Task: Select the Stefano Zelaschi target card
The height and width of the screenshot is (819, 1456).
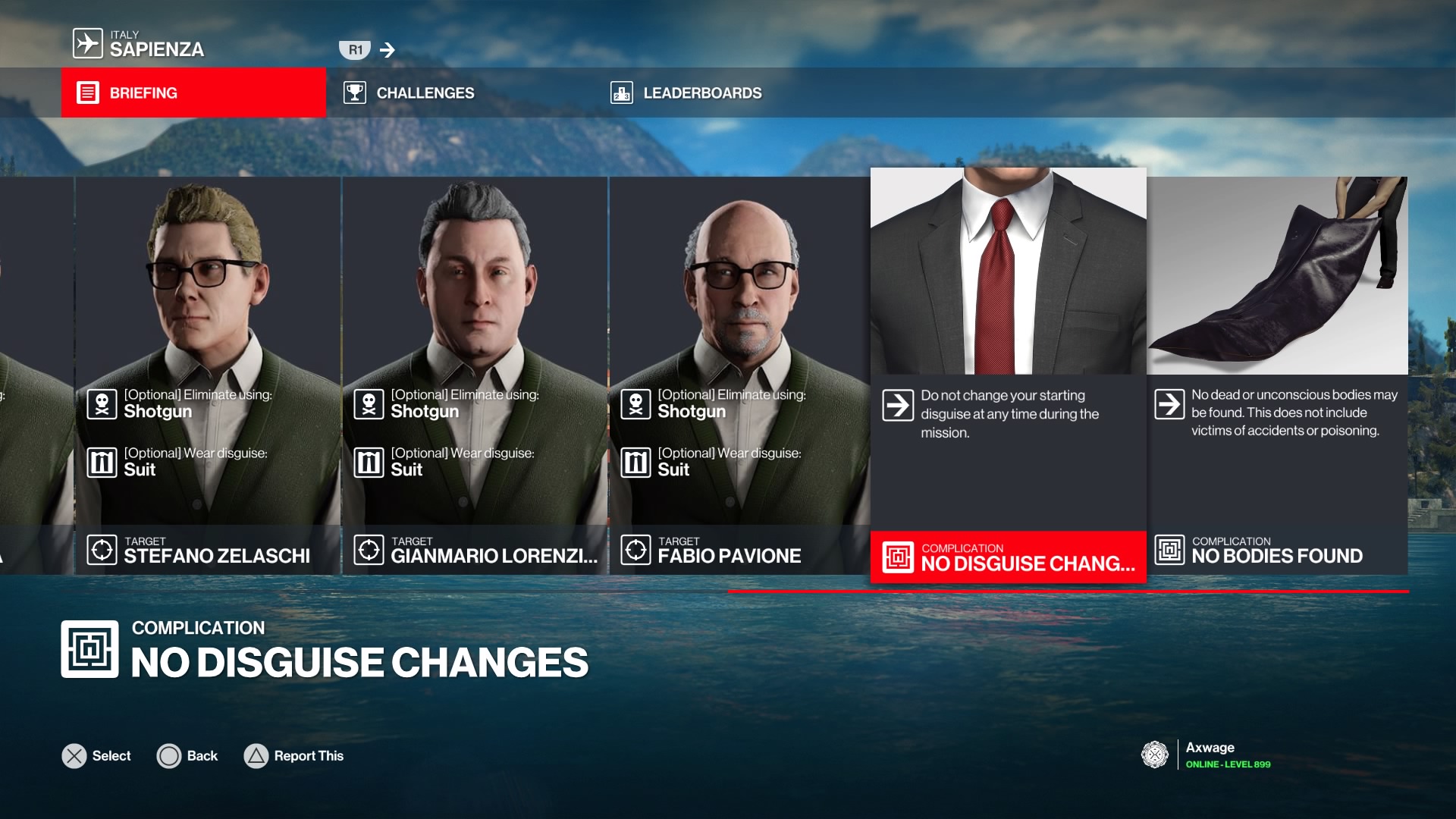Action: tap(208, 375)
